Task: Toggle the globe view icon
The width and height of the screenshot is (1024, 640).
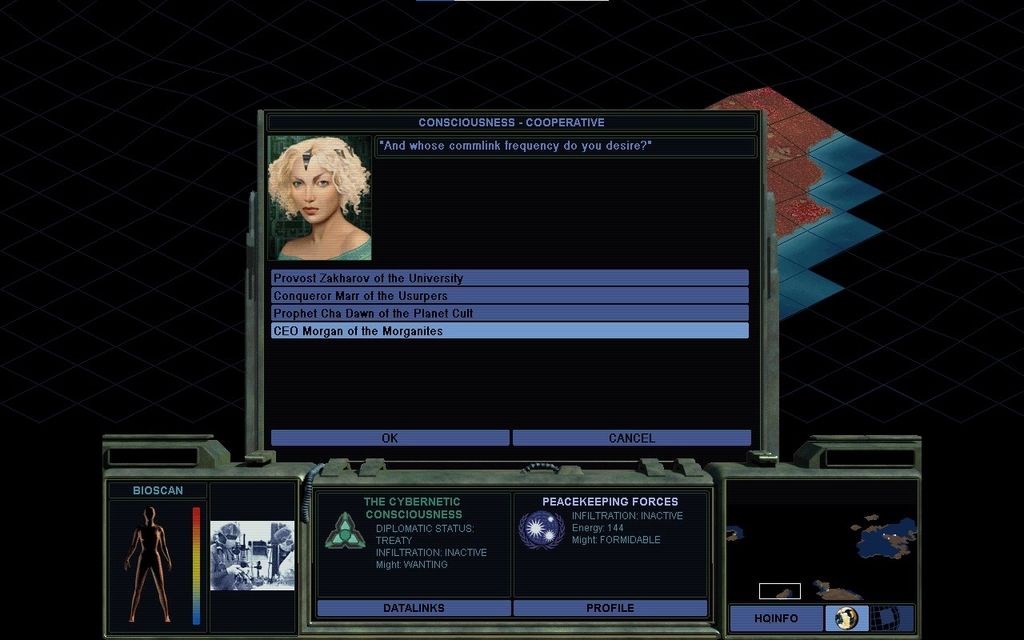Action: click(x=847, y=618)
